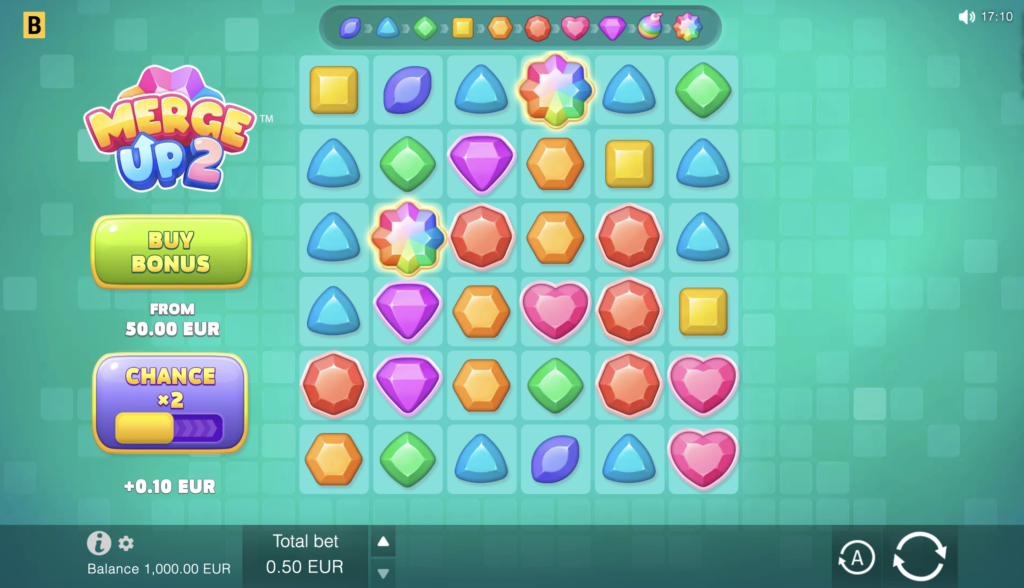The height and width of the screenshot is (588, 1024).
Task: Open the game info page
Action: [x=98, y=543]
